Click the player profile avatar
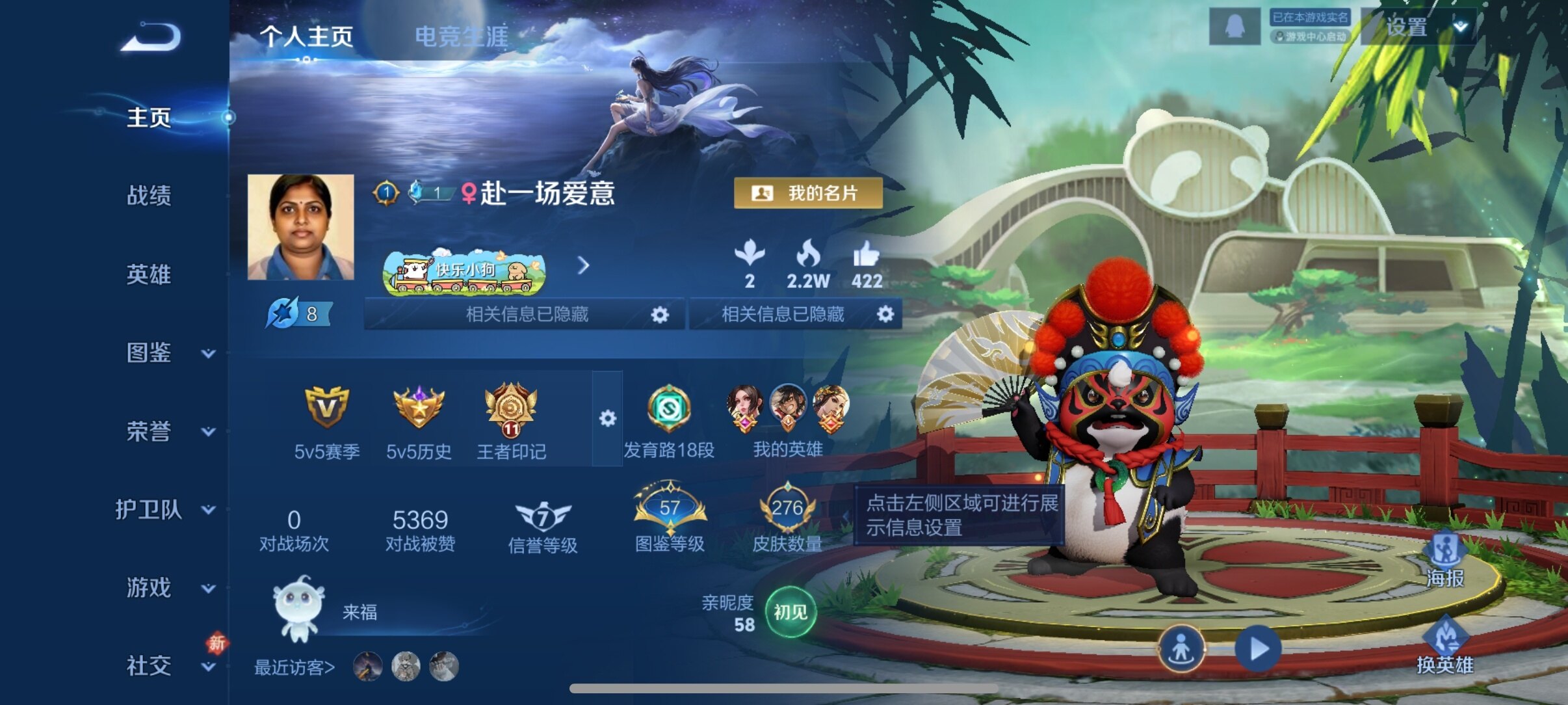This screenshot has width=1568, height=705. point(300,227)
